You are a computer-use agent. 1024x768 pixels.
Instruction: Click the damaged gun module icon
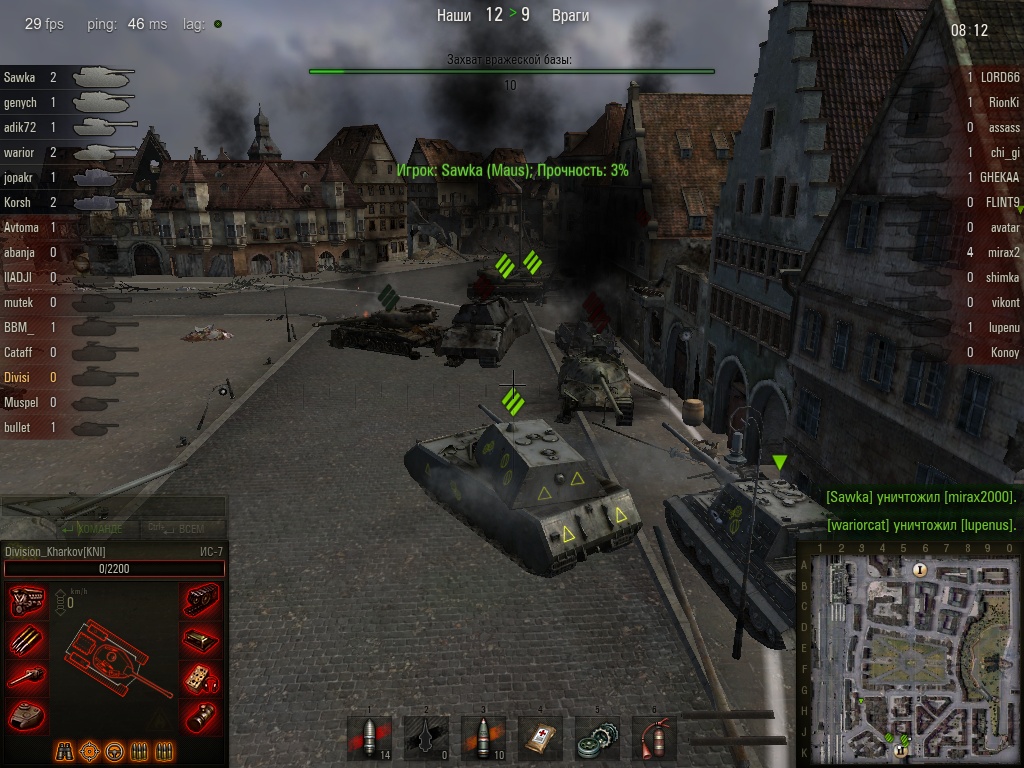26,678
